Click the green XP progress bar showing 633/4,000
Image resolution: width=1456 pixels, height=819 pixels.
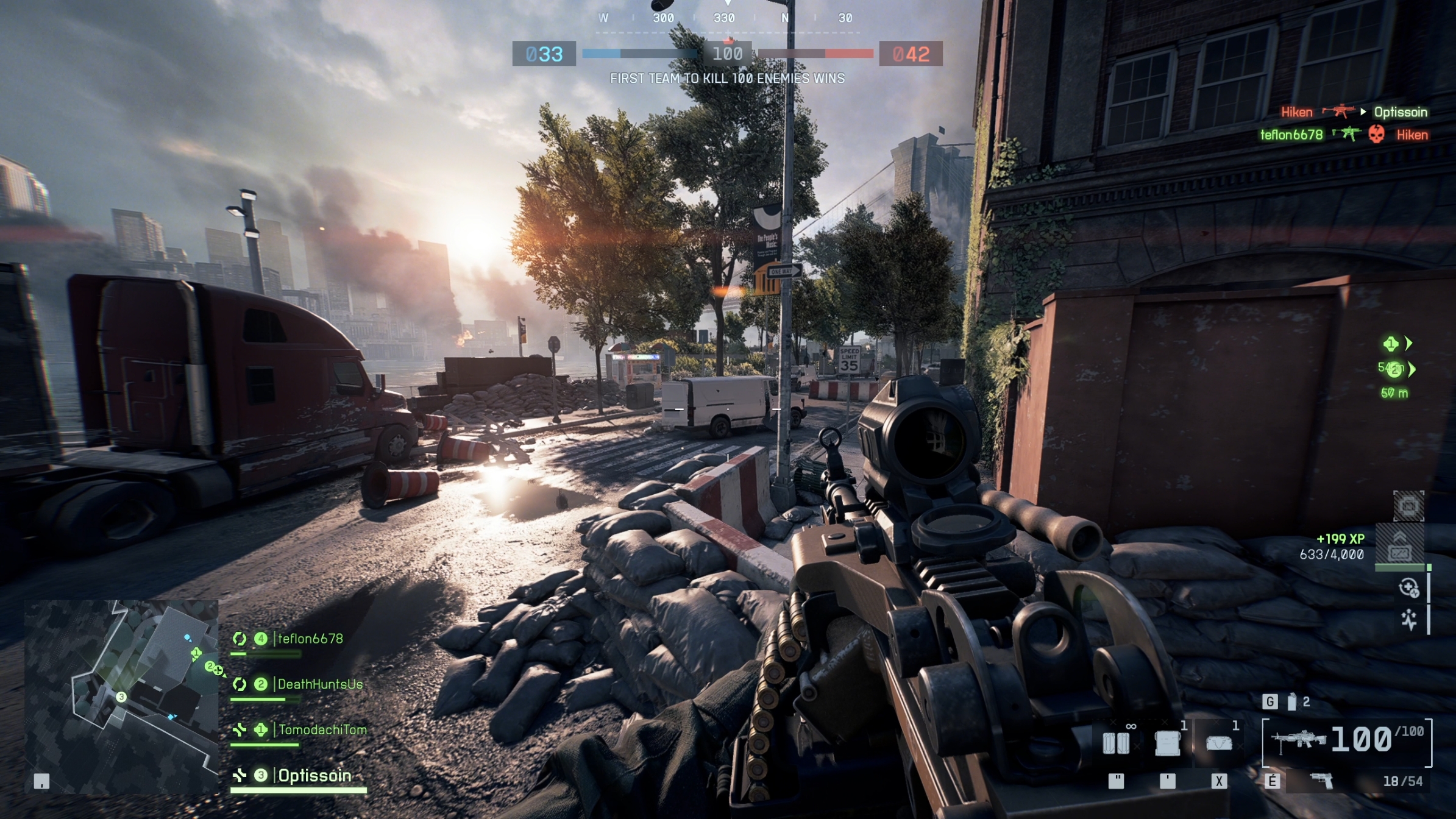click(x=1400, y=567)
